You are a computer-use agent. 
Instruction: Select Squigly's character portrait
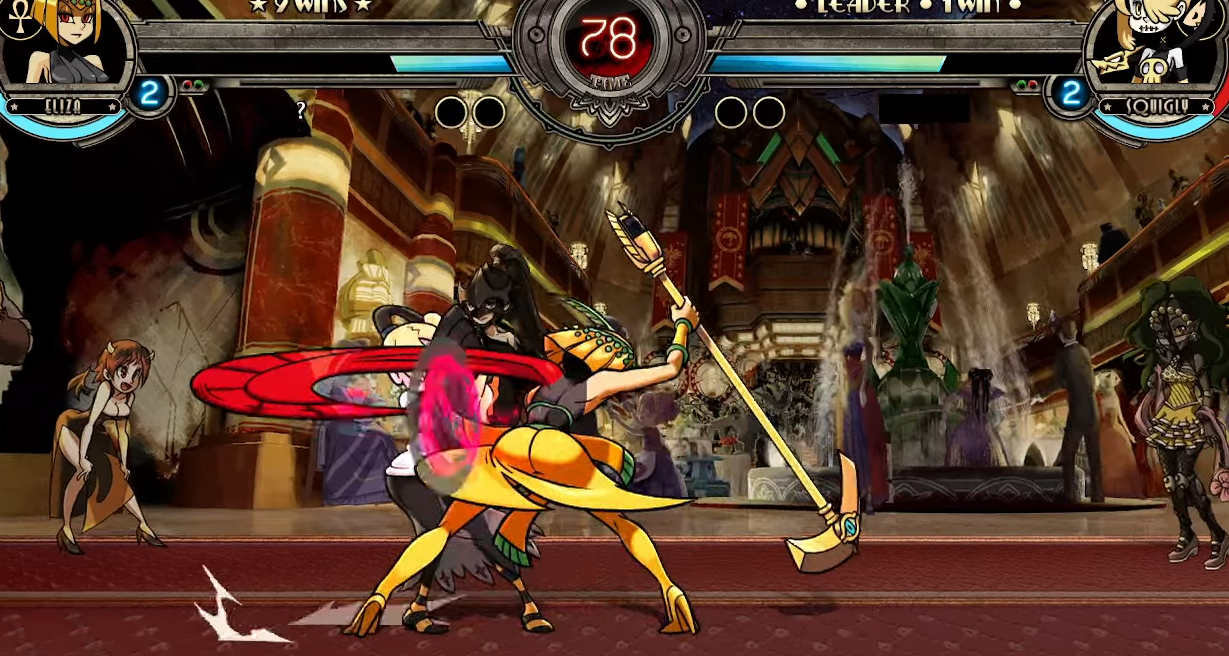(x=1157, y=45)
